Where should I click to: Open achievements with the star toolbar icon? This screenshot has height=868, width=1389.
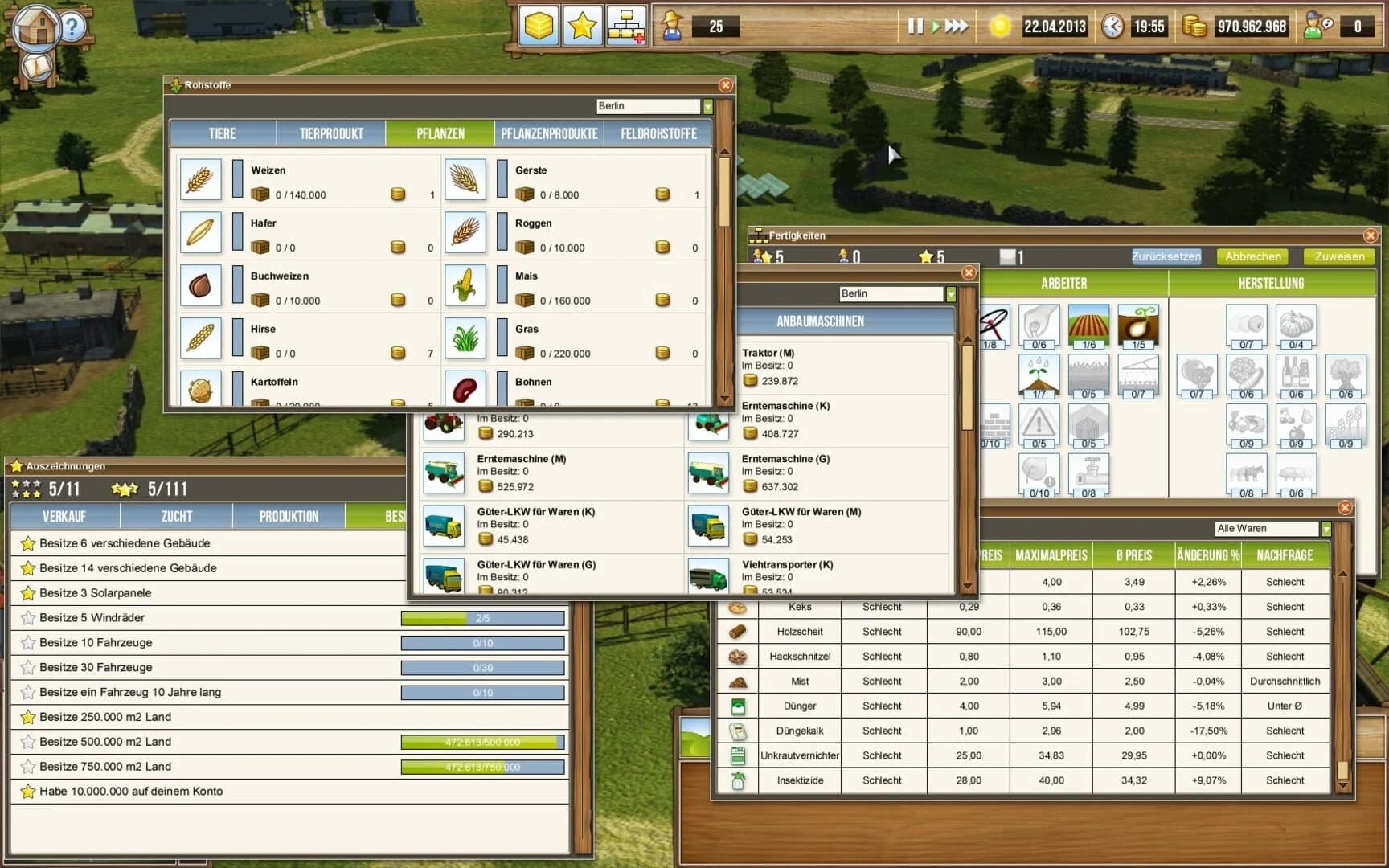[x=582, y=27]
